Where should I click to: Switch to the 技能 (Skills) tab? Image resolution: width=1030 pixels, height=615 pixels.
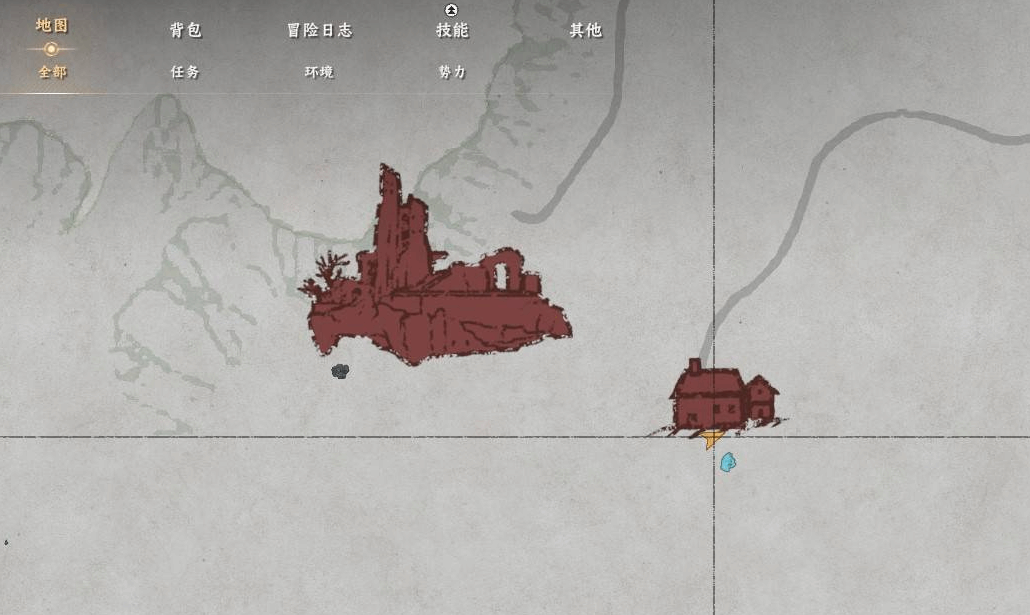(x=452, y=30)
